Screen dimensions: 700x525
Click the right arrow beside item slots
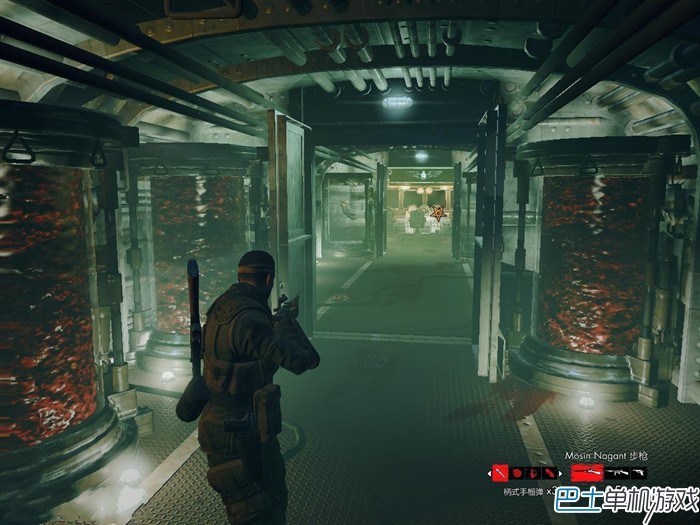(x=560, y=473)
